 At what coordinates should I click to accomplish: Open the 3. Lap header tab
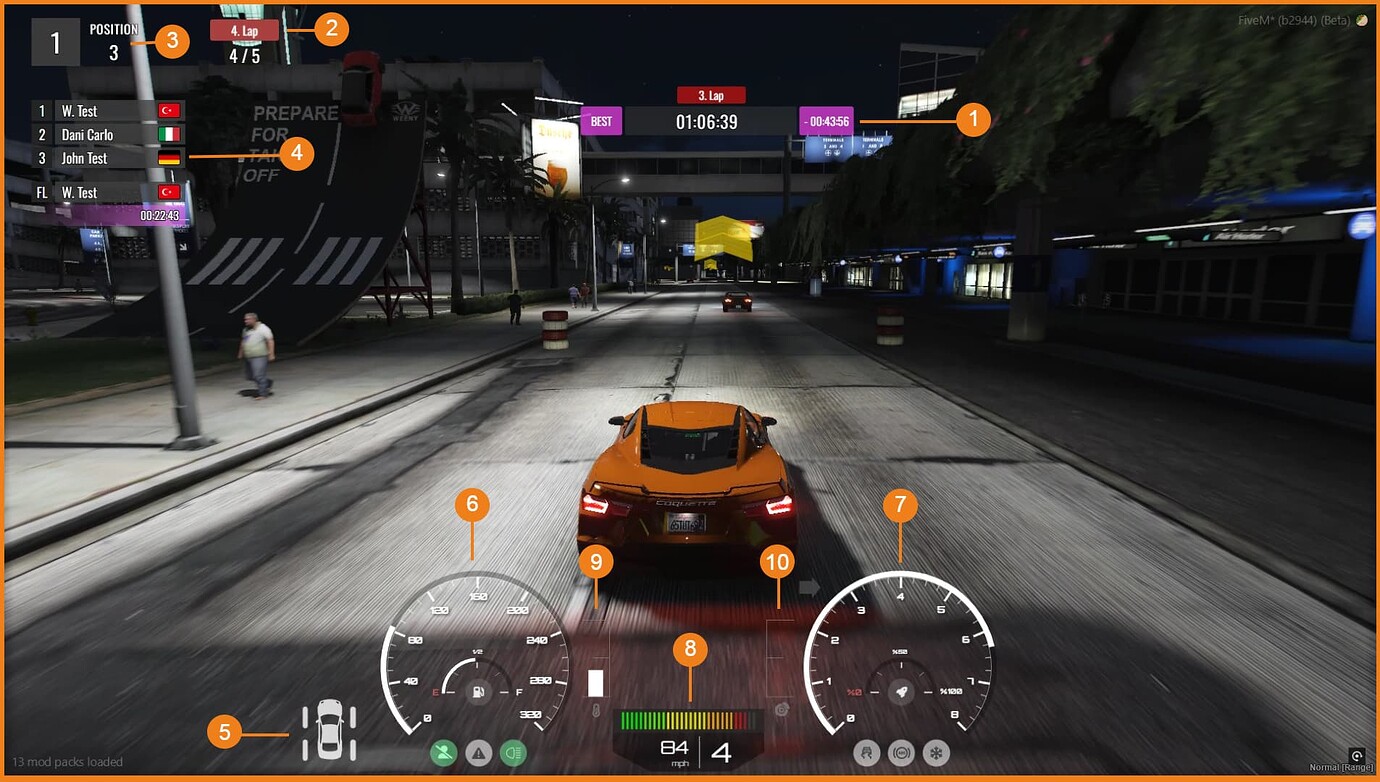point(712,94)
